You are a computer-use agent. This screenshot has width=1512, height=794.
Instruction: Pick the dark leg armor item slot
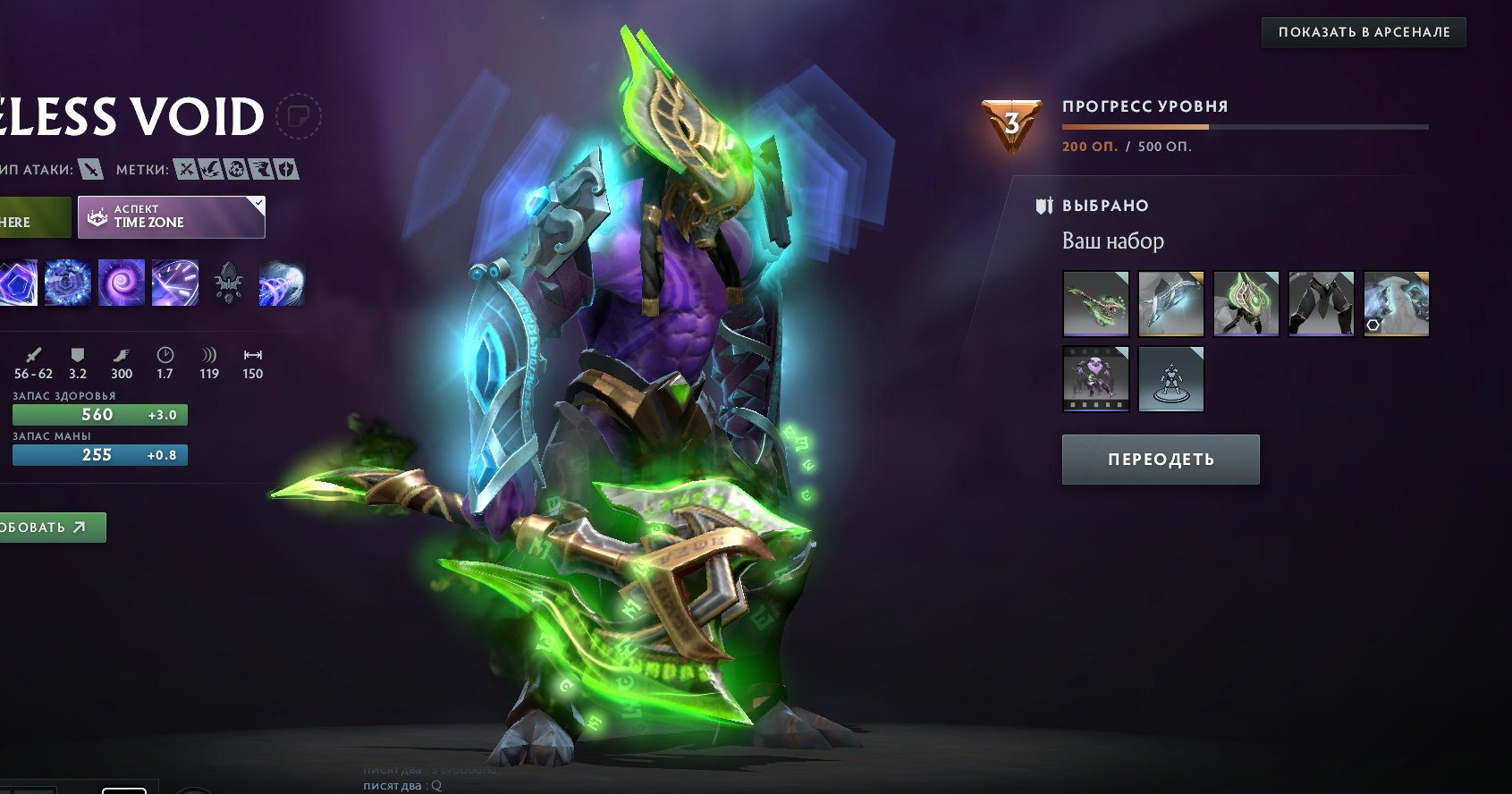click(x=1321, y=304)
